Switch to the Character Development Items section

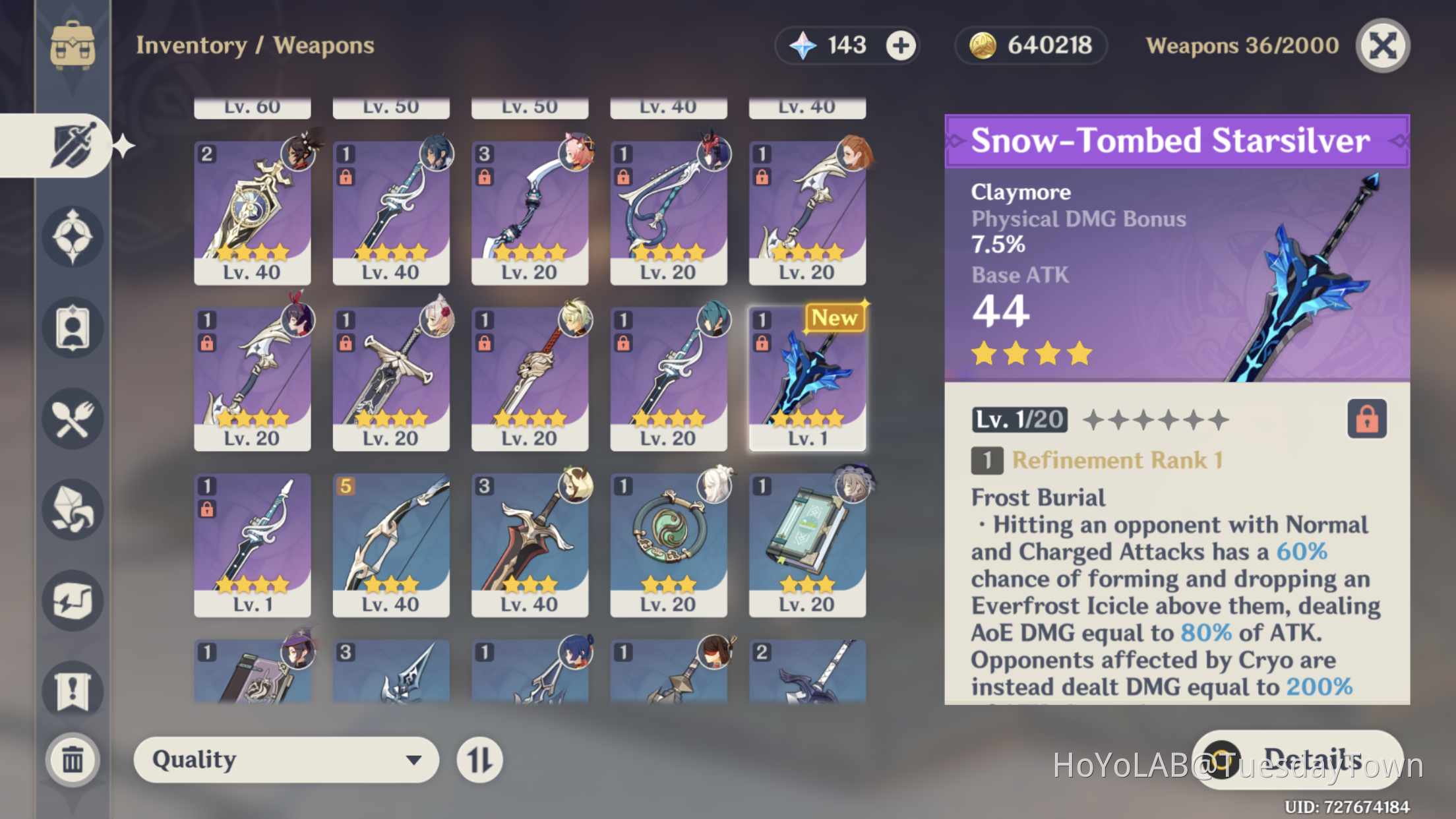73,326
